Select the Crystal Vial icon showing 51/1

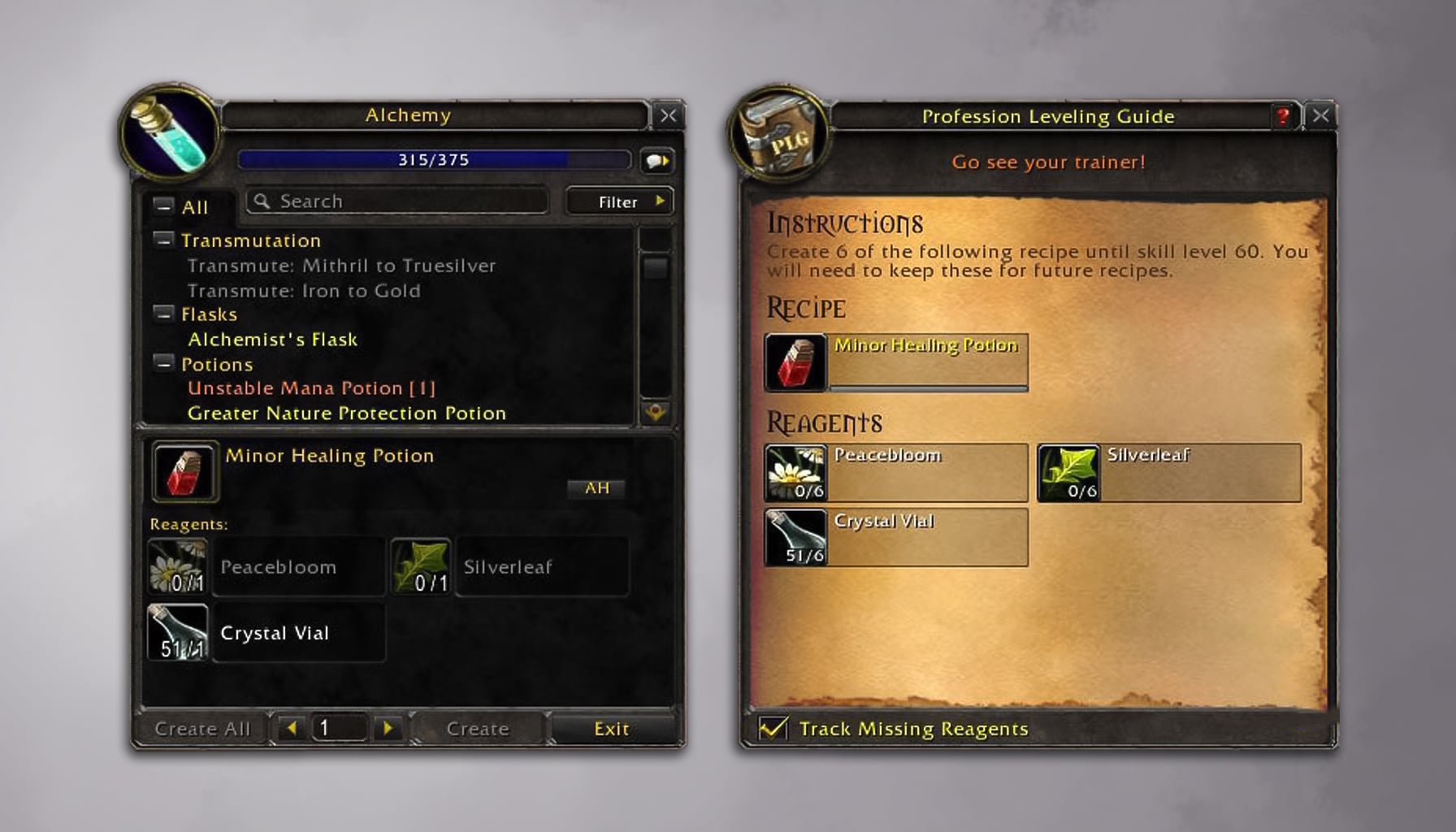177,633
